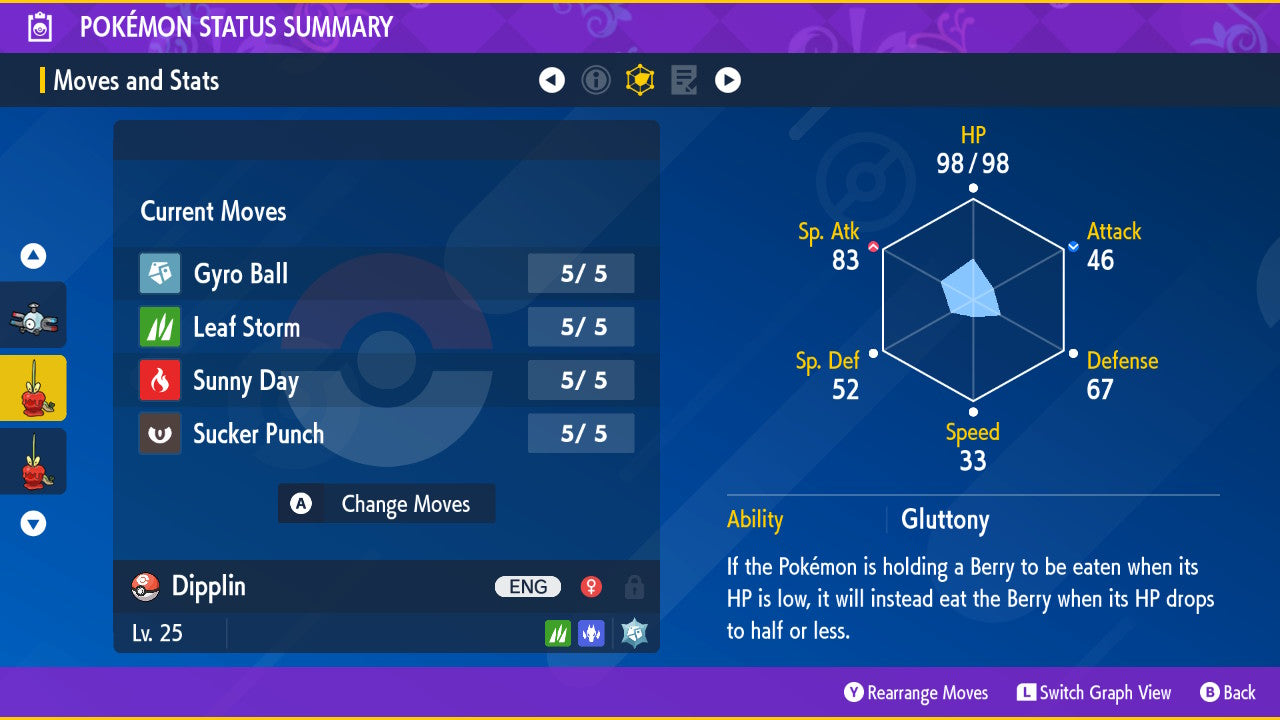This screenshot has width=1280, height=720.
Task: Select the Sunny Day move
Action: tap(386, 381)
